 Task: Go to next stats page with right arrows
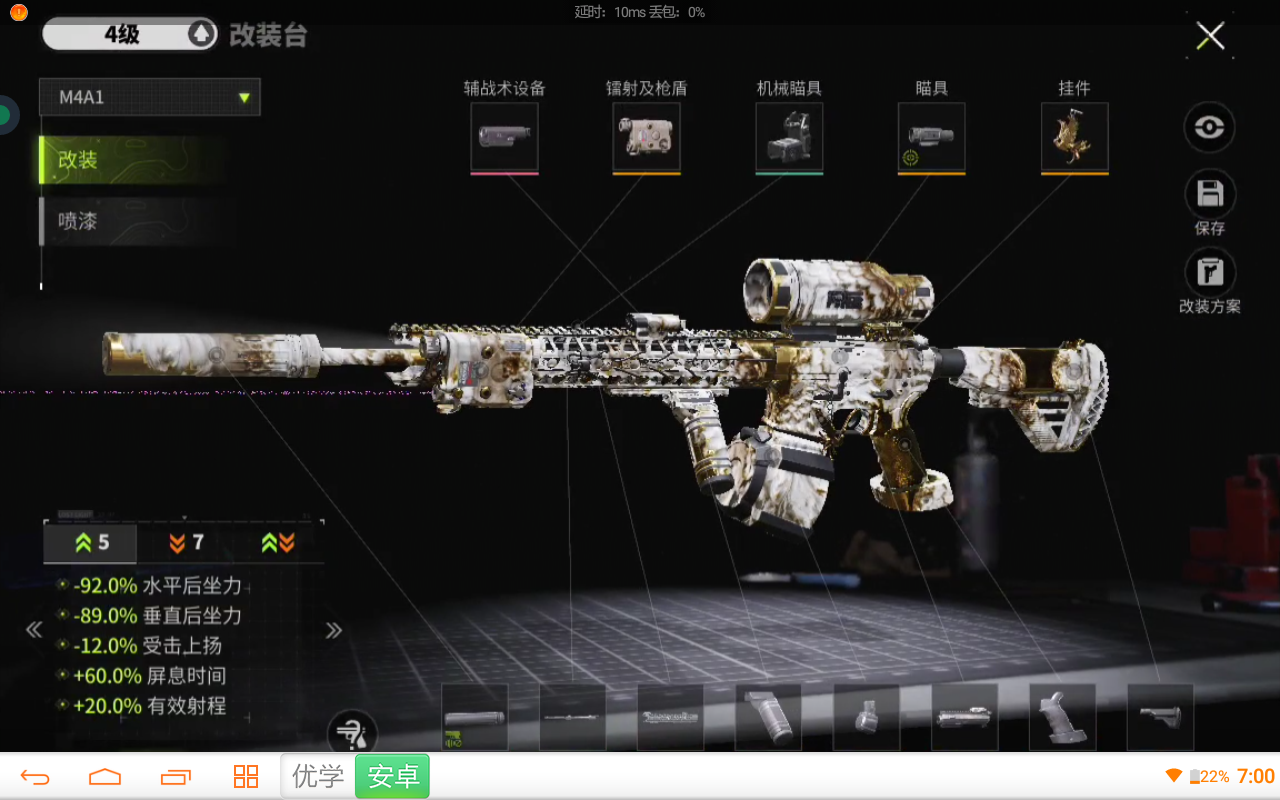coord(334,630)
